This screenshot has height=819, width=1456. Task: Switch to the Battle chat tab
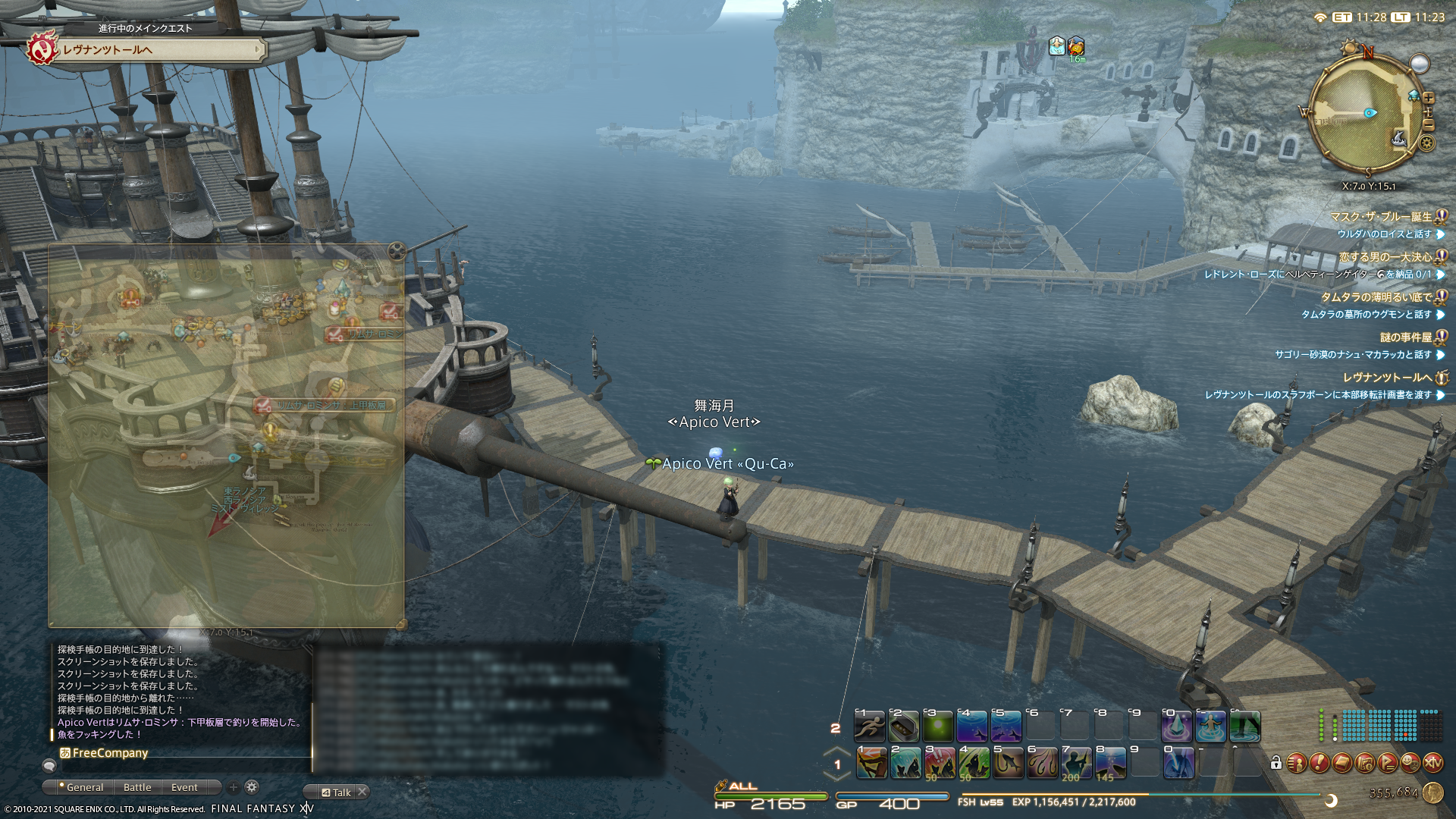click(137, 787)
